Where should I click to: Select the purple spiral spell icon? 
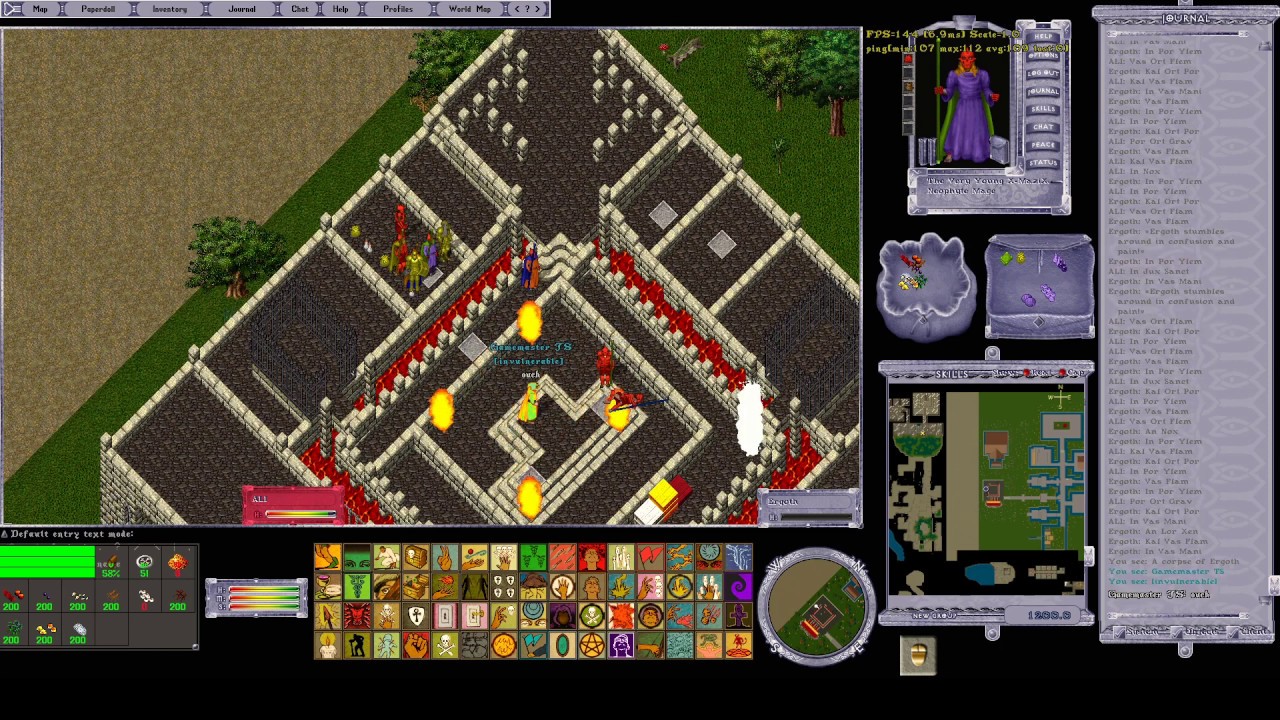click(739, 587)
